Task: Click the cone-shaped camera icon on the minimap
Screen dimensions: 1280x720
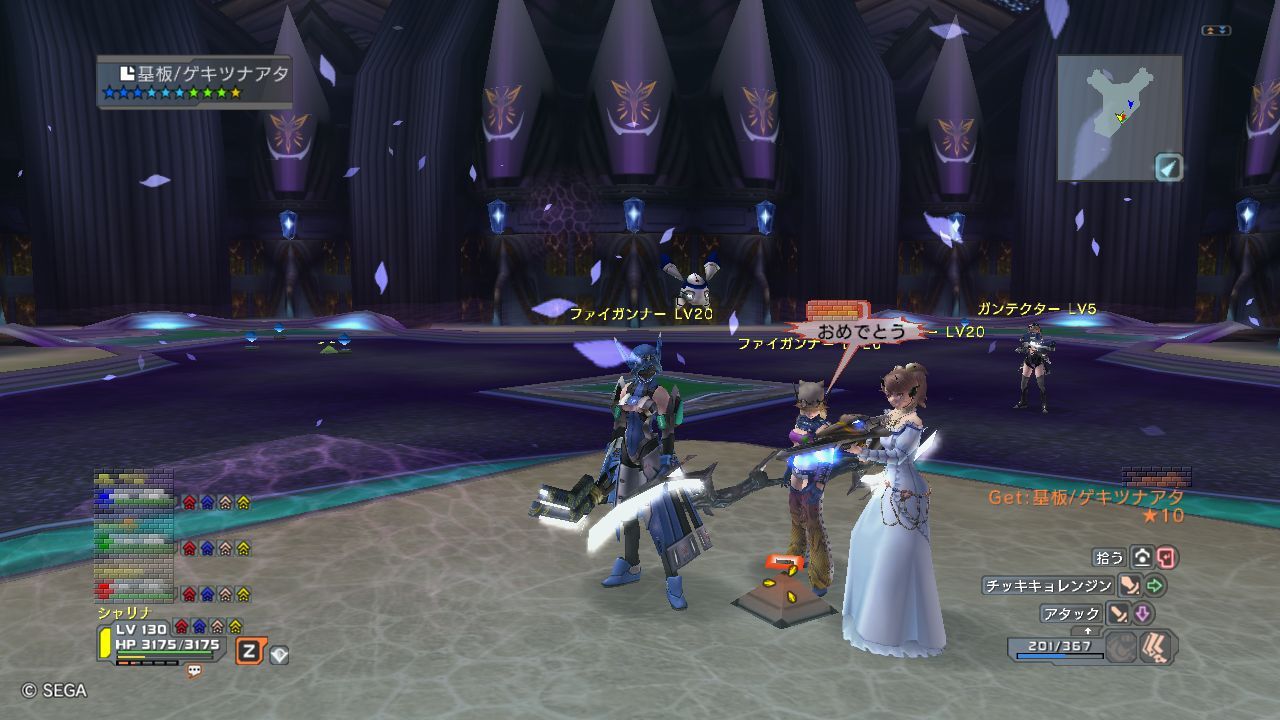Action: tap(1168, 166)
